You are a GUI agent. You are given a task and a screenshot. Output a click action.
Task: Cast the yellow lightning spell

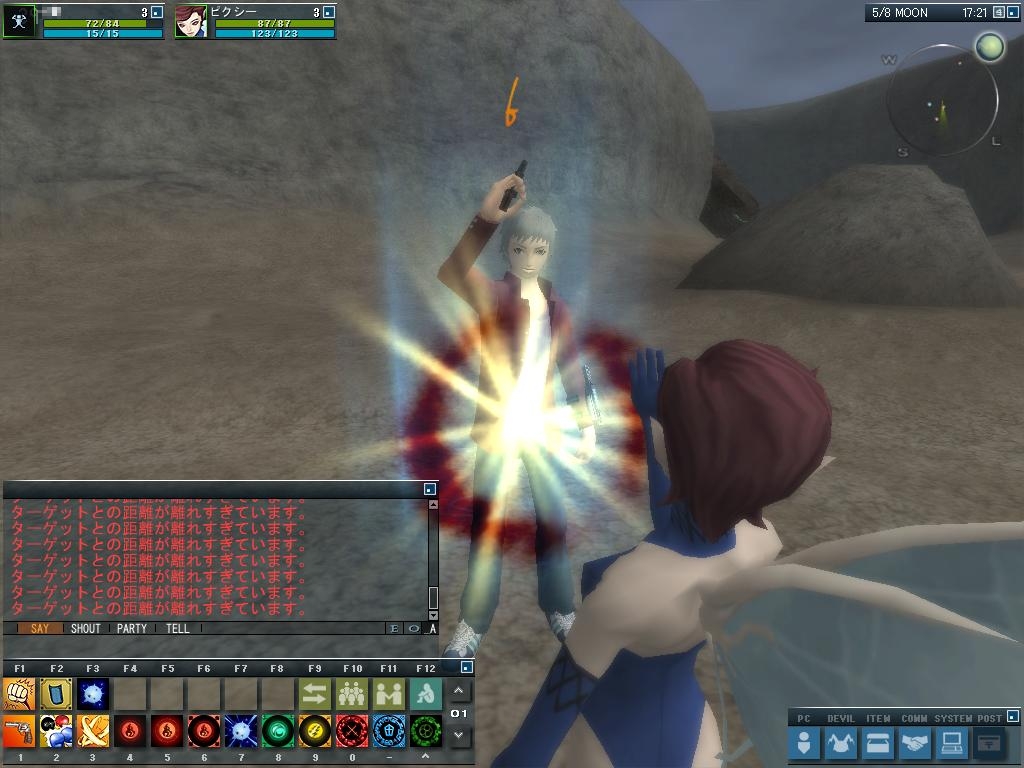(x=315, y=731)
